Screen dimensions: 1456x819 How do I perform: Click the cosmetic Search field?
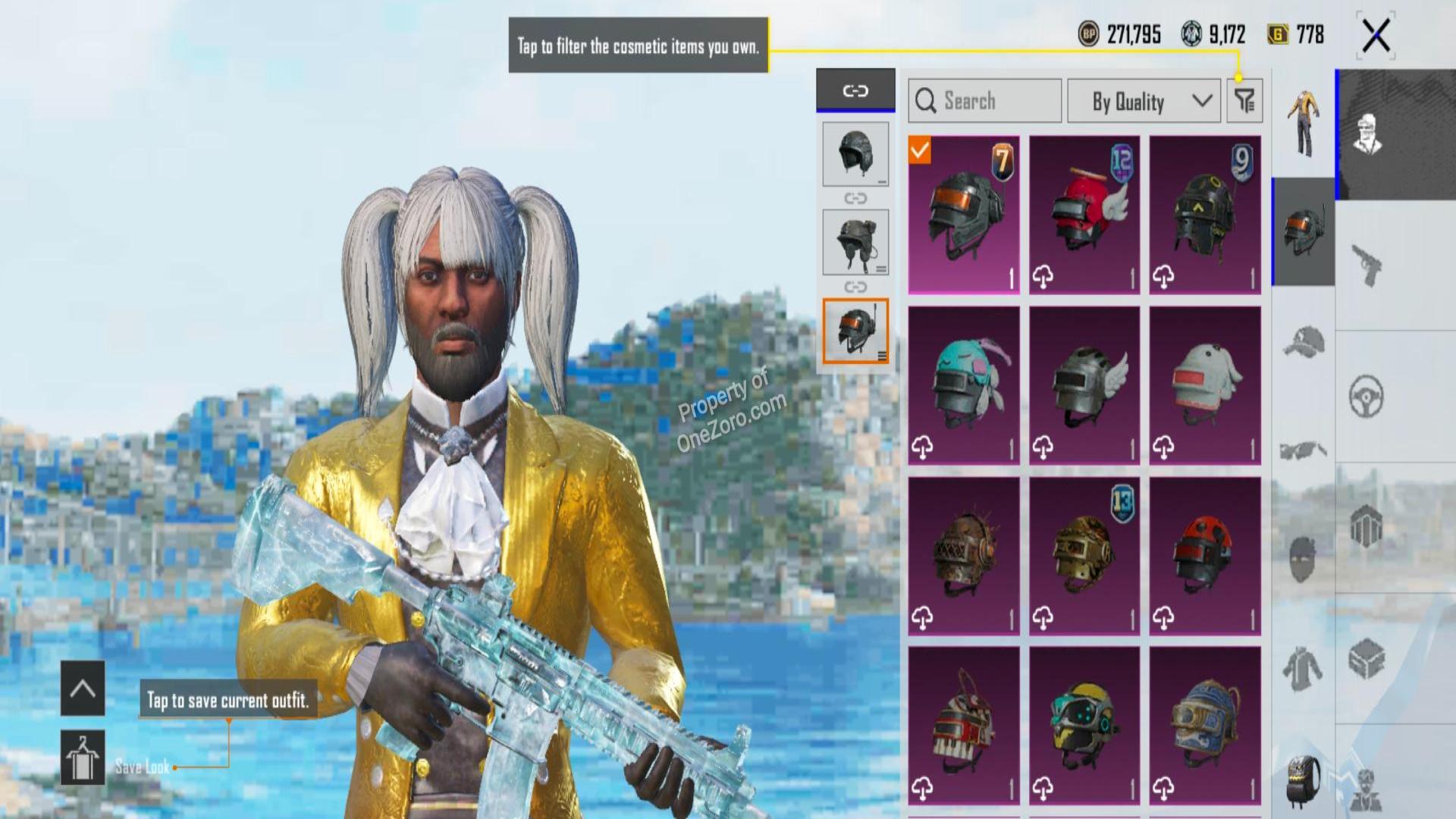click(984, 101)
